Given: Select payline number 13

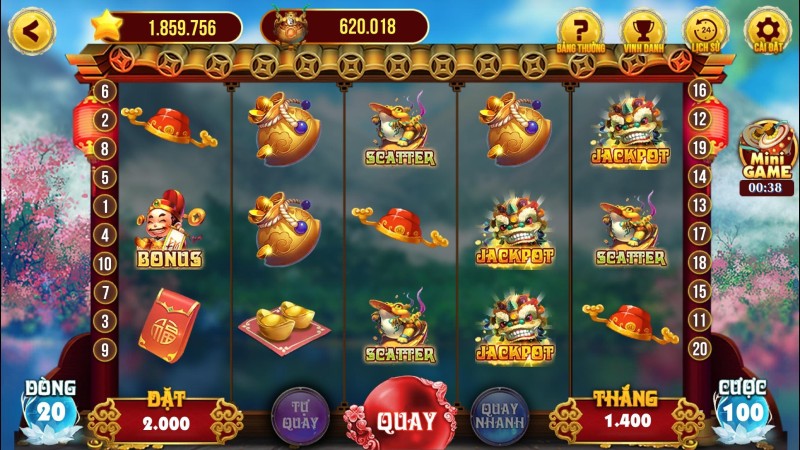Looking at the screenshot, I should click(x=699, y=206).
